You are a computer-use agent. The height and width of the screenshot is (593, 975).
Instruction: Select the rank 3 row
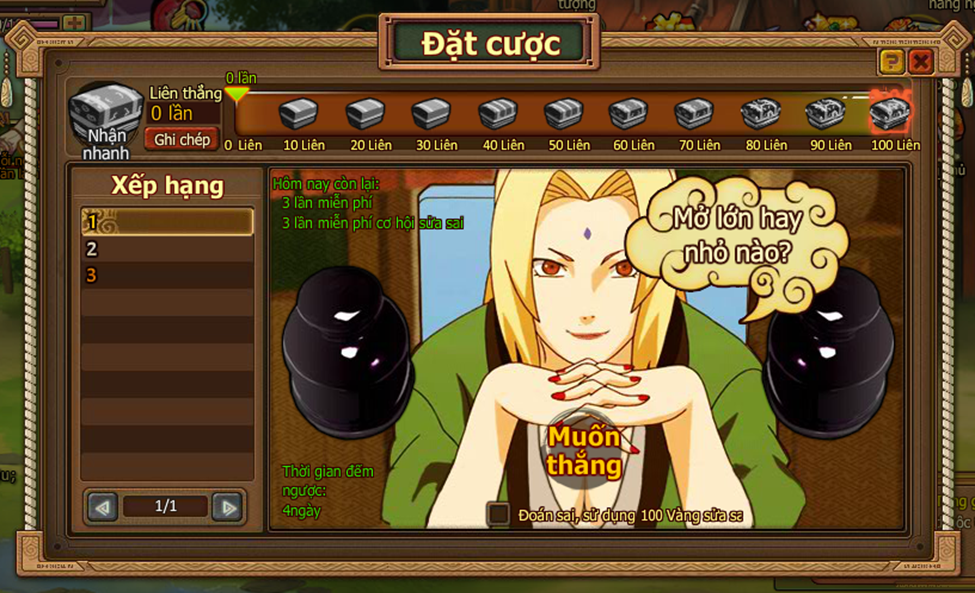167,275
